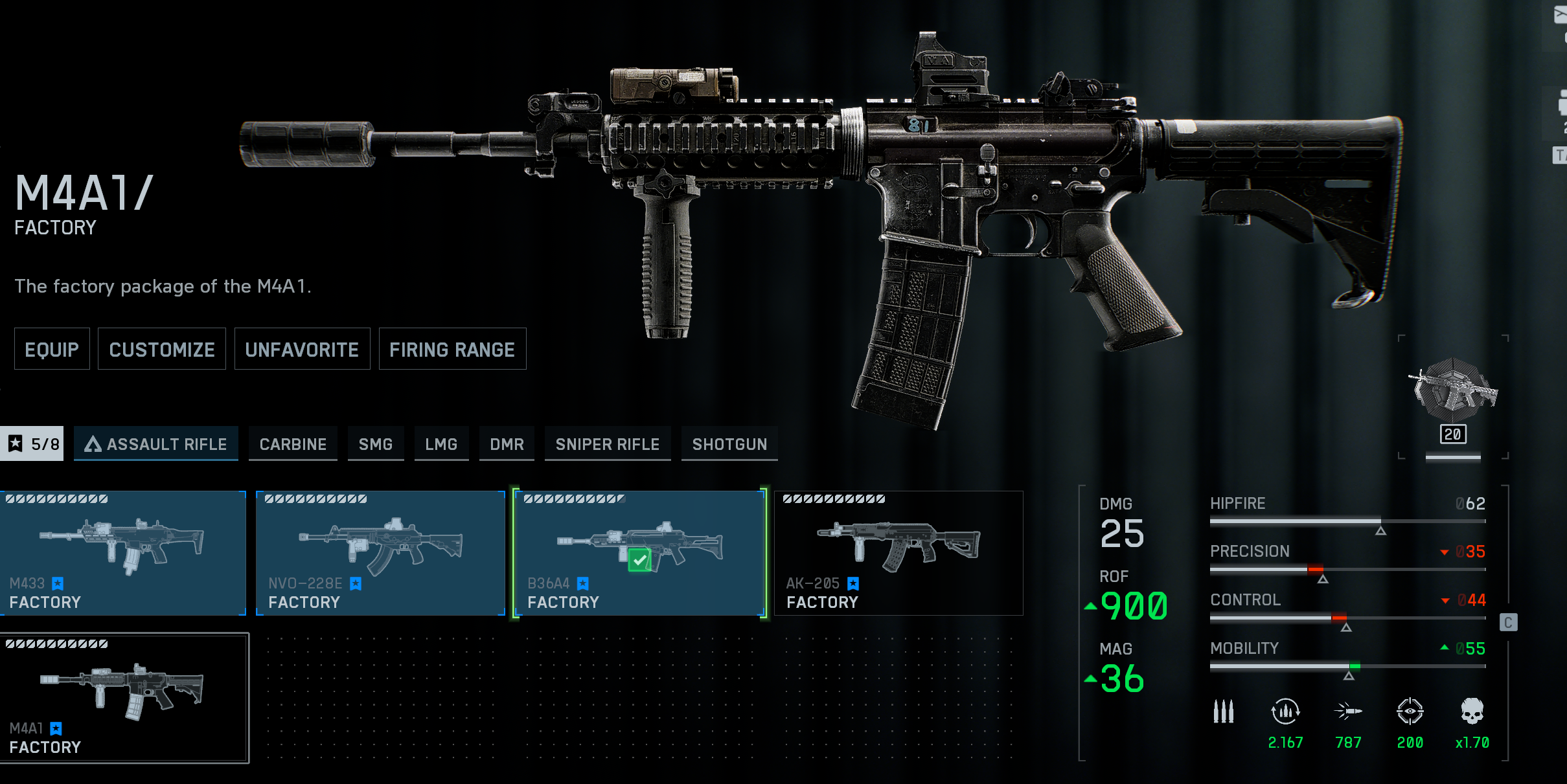The width and height of the screenshot is (1567, 784).
Task: Open the Customize weapon menu
Action: (162, 350)
